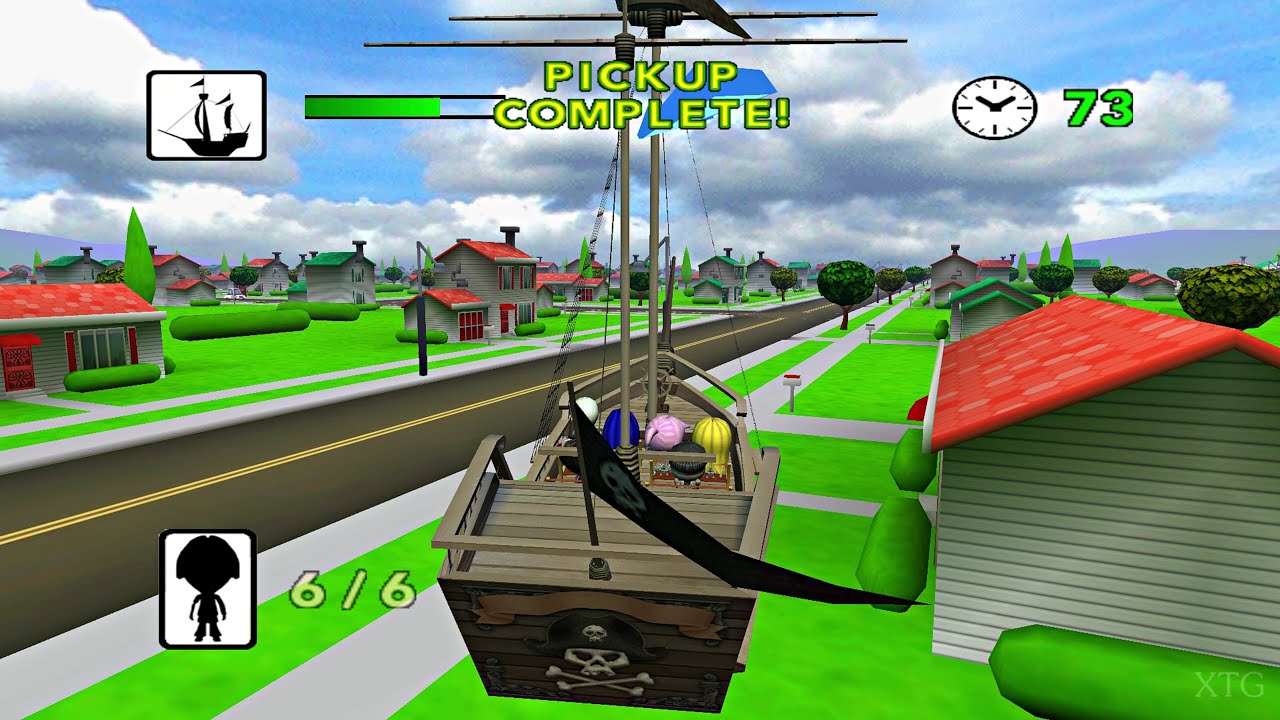The height and width of the screenshot is (720, 1280).
Task: Click the pirate ship vehicle icon
Action: coord(206,115)
